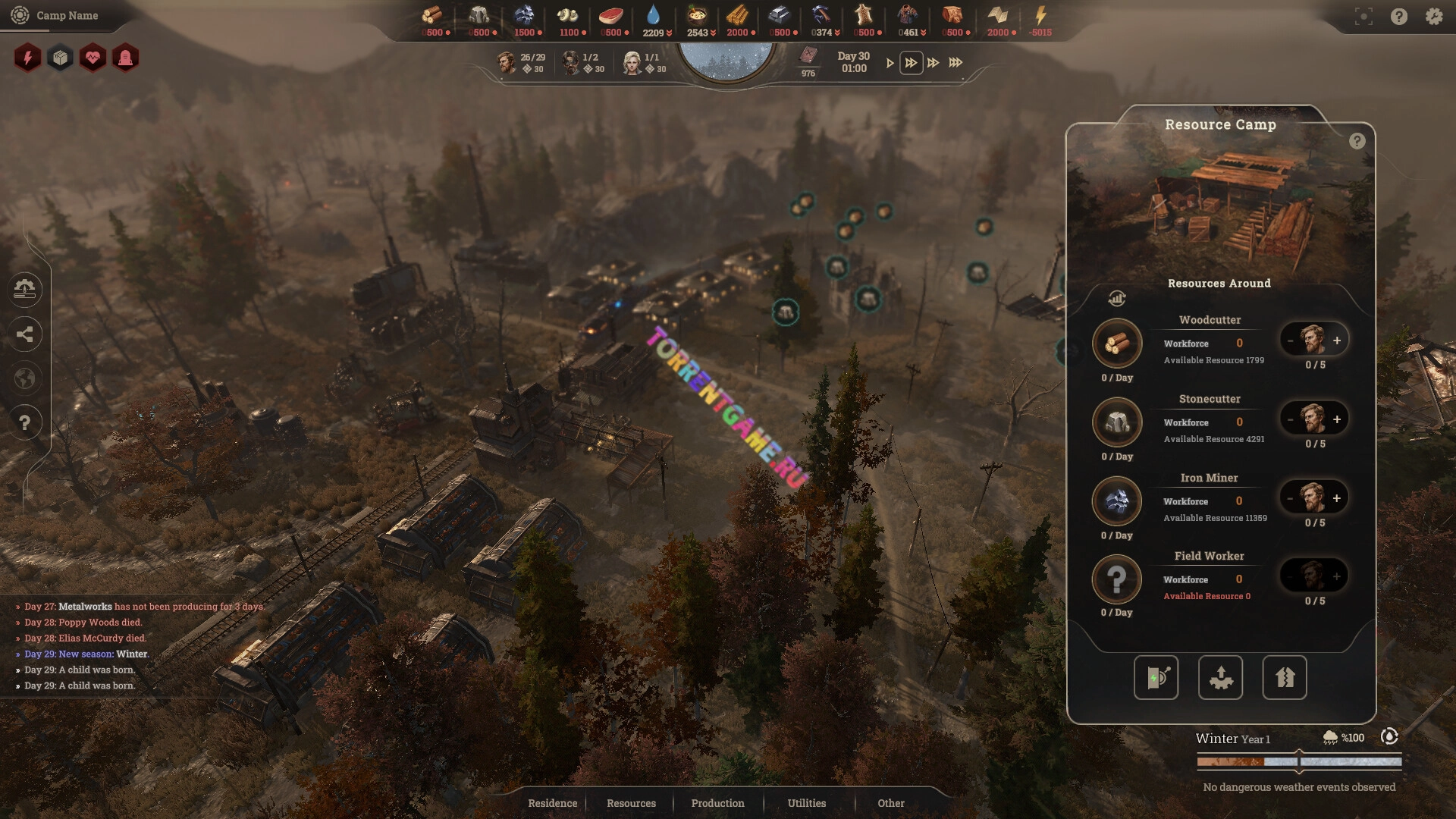Select the fastest triple-arrow game speed
This screenshot has width=1456, height=819.
tap(955, 63)
